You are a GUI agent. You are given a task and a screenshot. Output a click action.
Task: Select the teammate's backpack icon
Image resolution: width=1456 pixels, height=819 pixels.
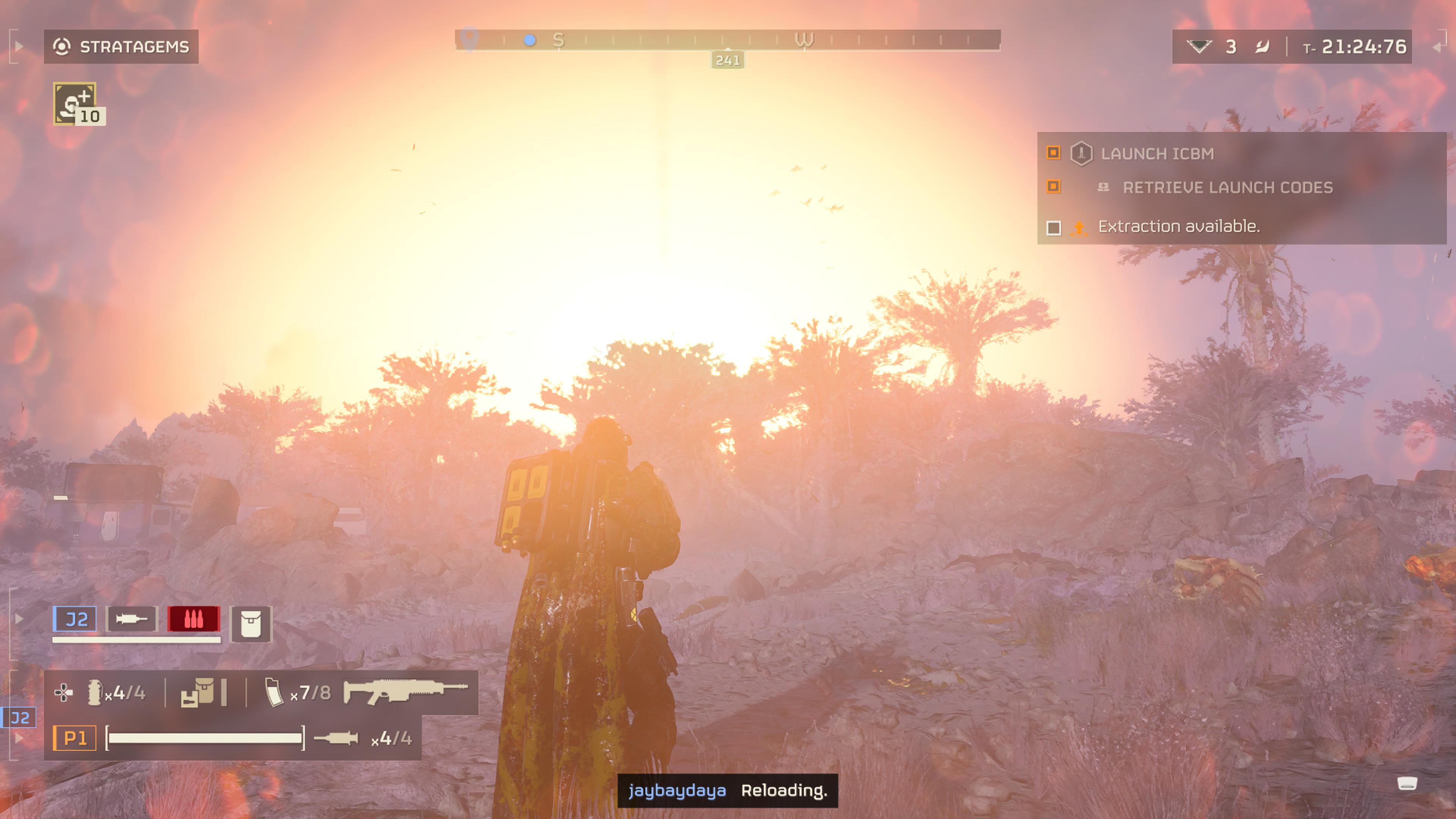(250, 624)
